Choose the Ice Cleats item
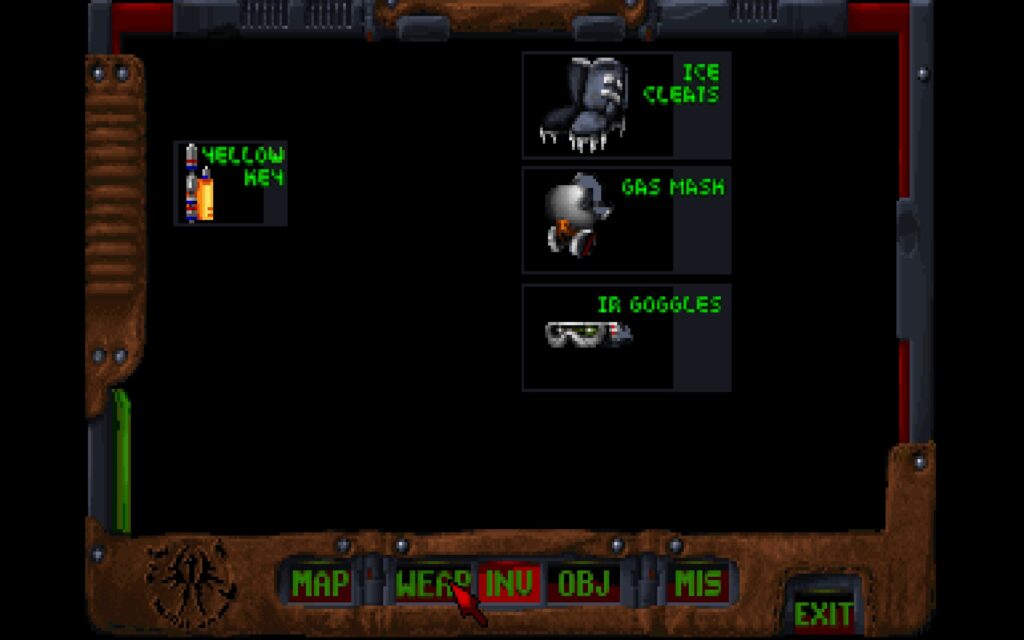The width and height of the screenshot is (1024, 640). pos(626,106)
